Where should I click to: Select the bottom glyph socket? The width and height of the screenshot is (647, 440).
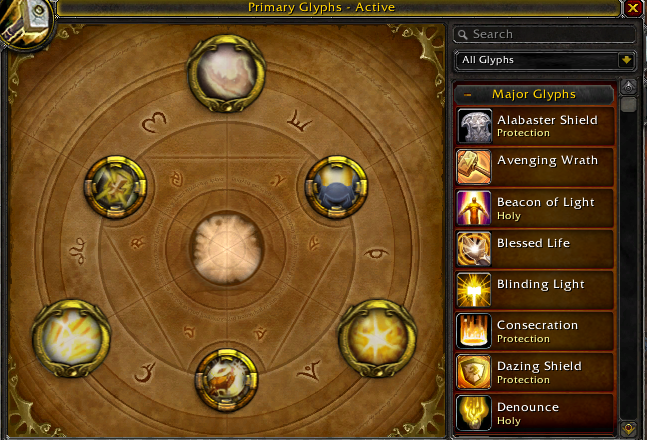pyautogui.click(x=226, y=377)
